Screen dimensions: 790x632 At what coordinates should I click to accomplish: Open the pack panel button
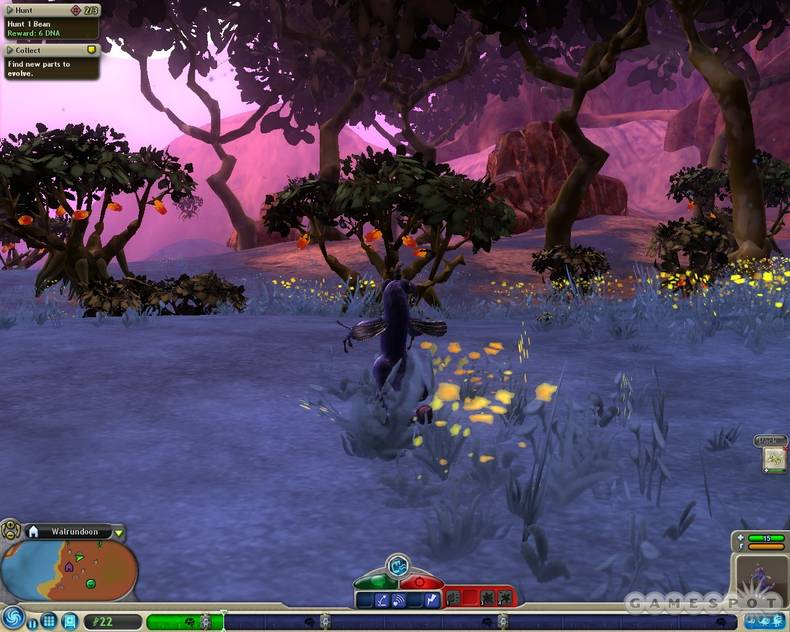[x=771, y=457]
